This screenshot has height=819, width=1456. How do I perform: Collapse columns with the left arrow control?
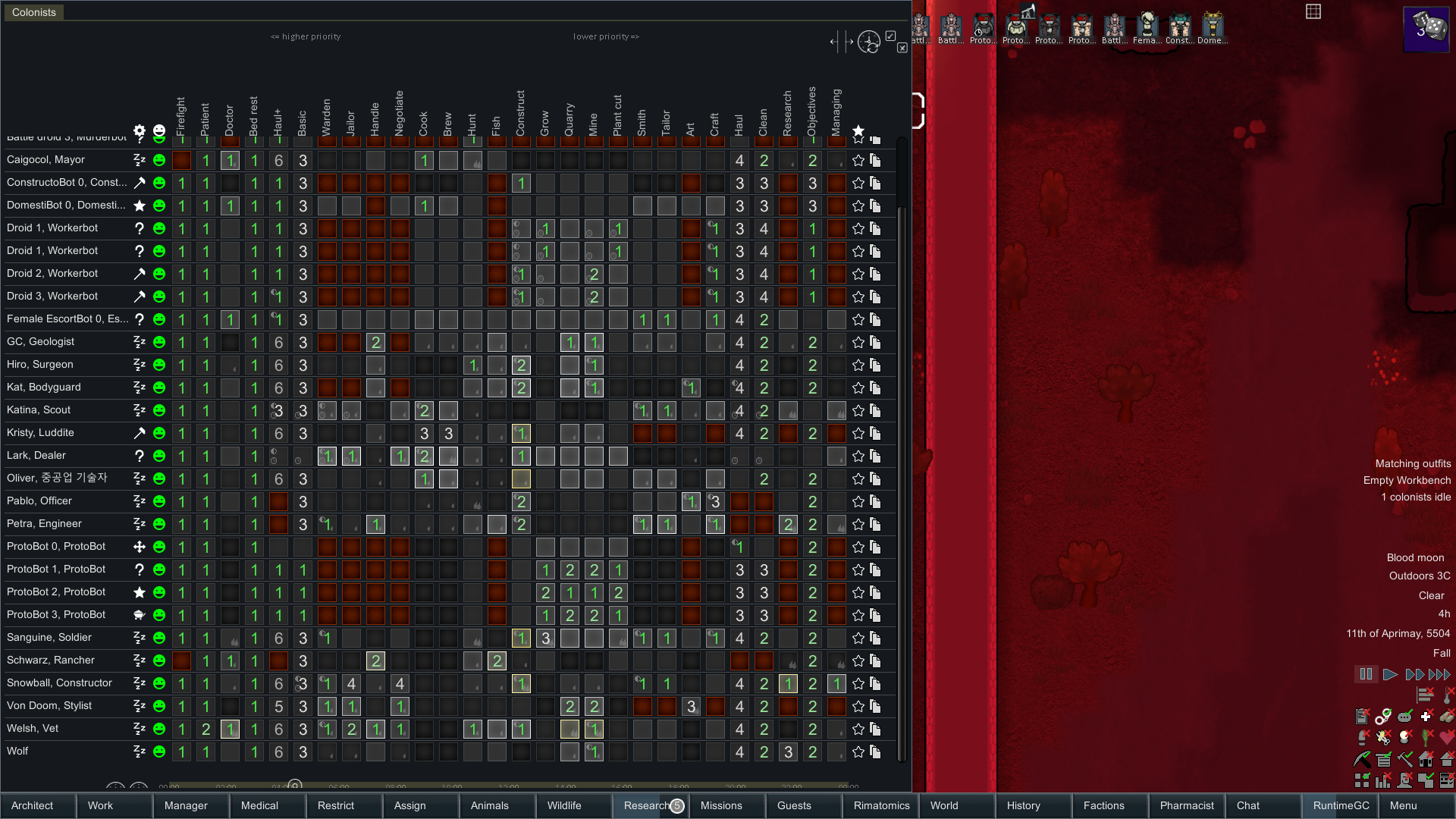coord(833,42)
